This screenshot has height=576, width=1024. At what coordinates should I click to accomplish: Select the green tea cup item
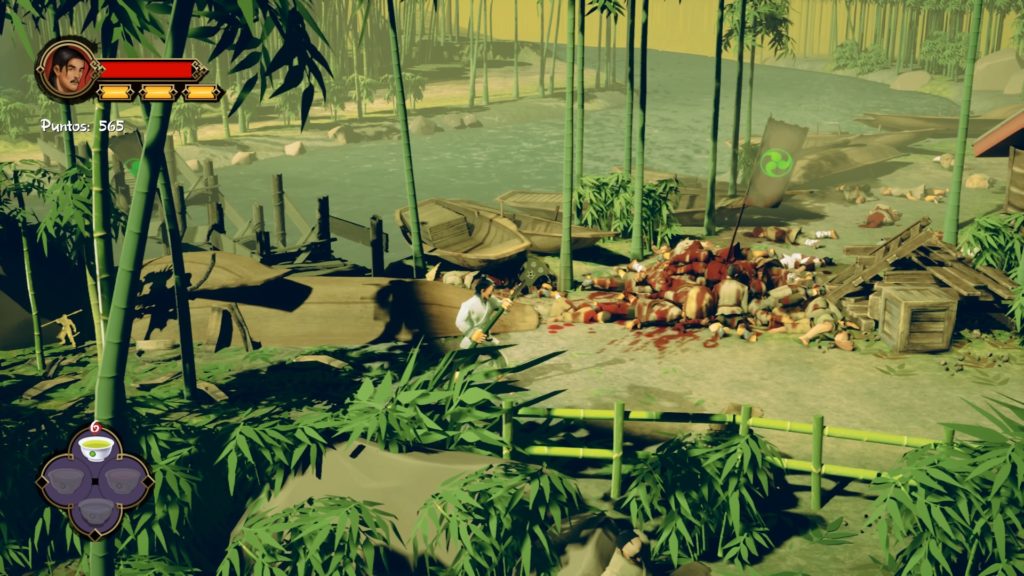(x=95, y=452)
